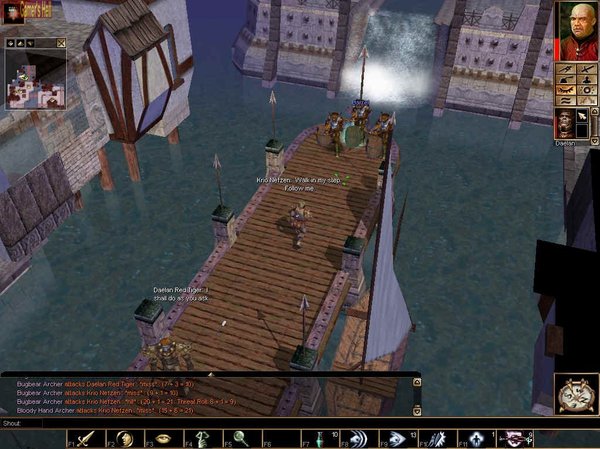Use the arrow burst quickslot F9
This screenshot has width=600, height=449.
click(x=396, y=438)
